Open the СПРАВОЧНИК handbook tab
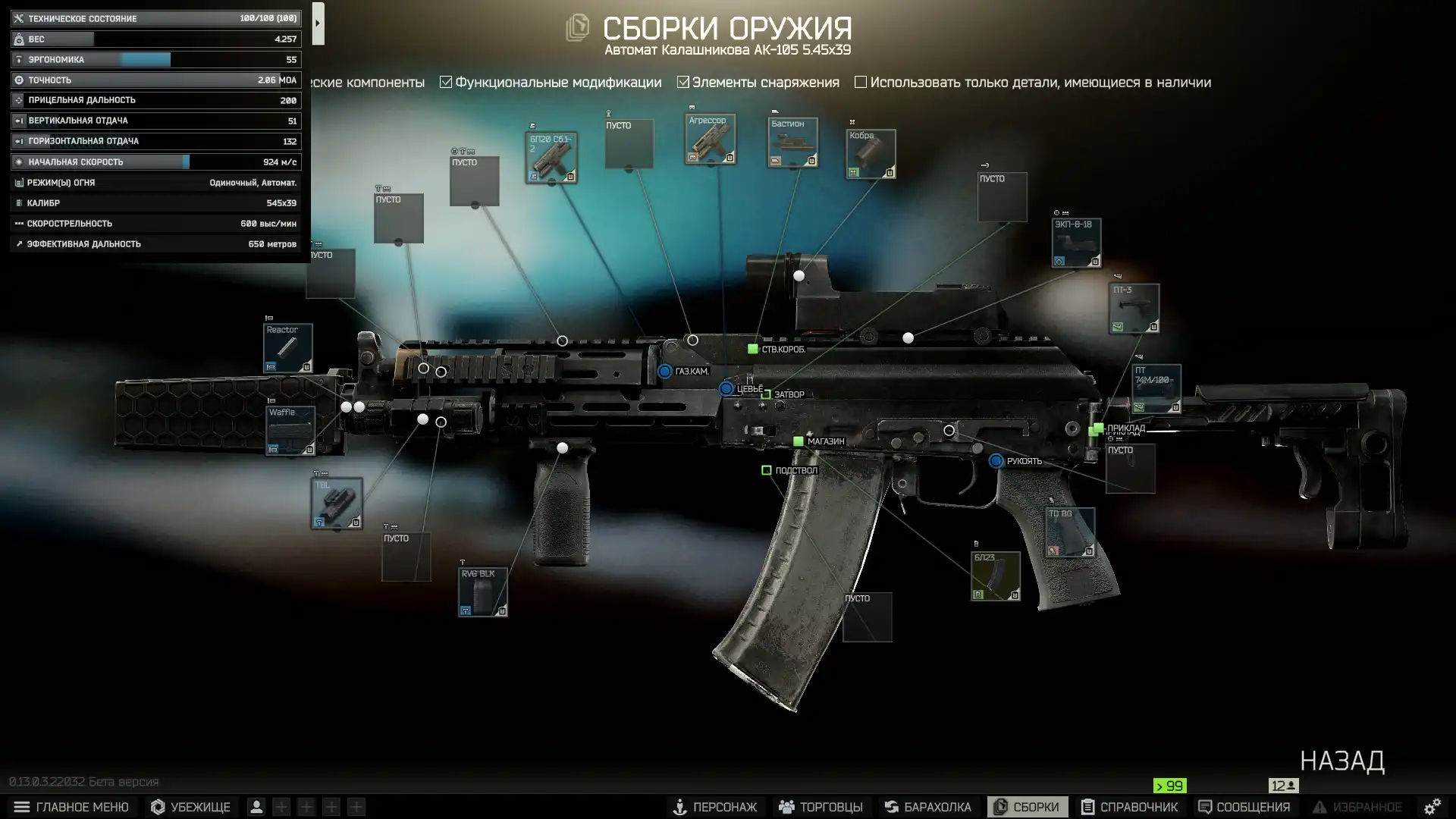Viewport: 1456px width, 819px height. [1129, 807]
